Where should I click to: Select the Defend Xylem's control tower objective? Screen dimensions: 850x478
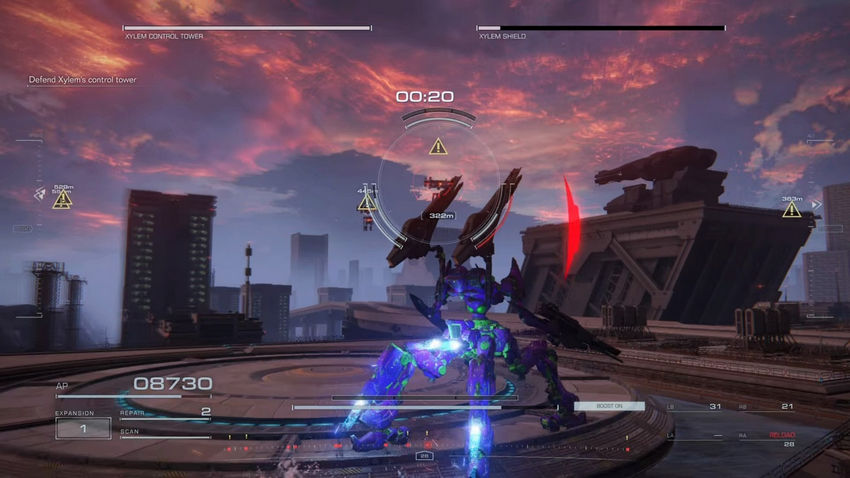(82, 80)
